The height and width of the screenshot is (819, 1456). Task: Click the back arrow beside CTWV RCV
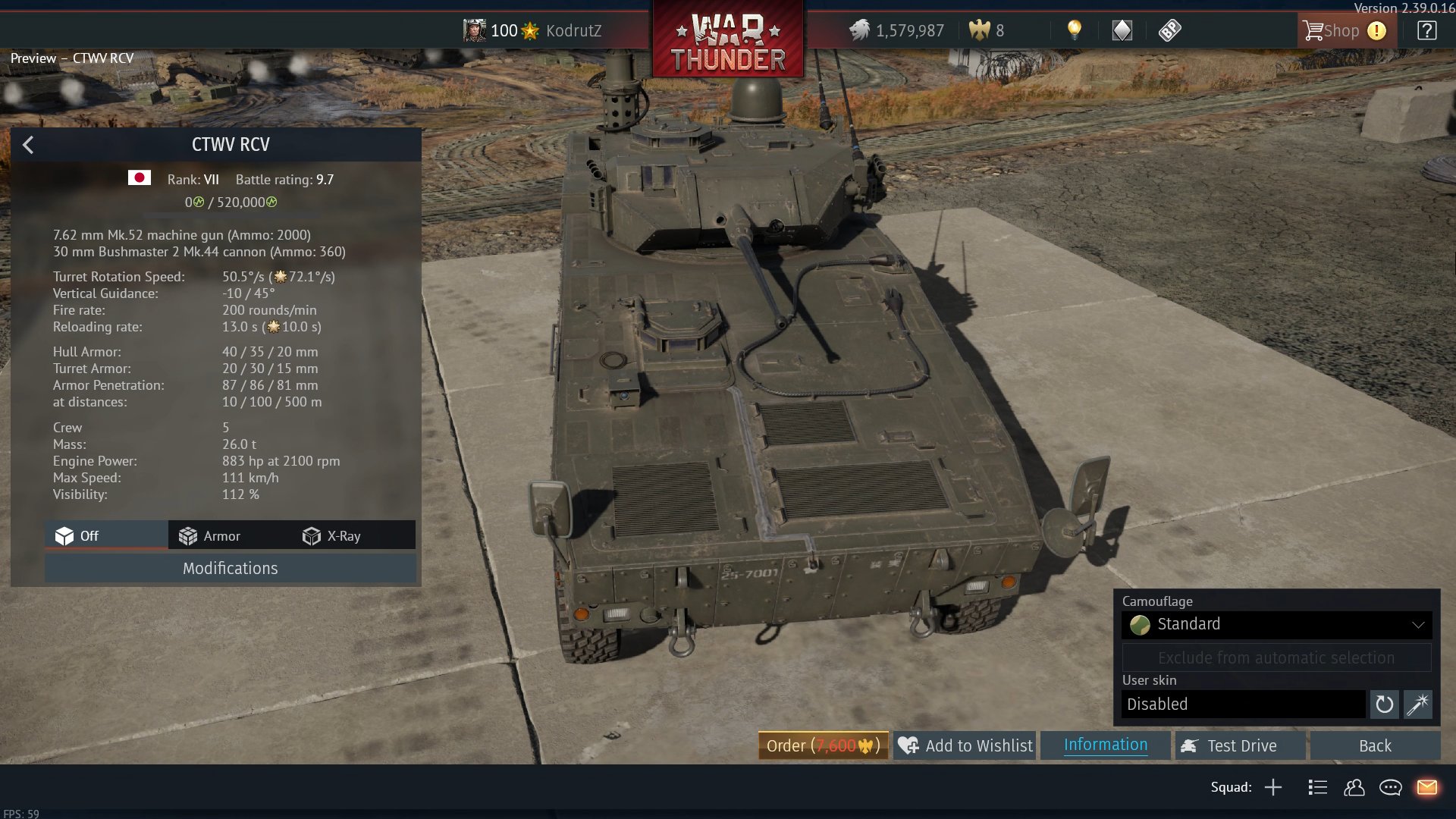(x=28, y=145)
